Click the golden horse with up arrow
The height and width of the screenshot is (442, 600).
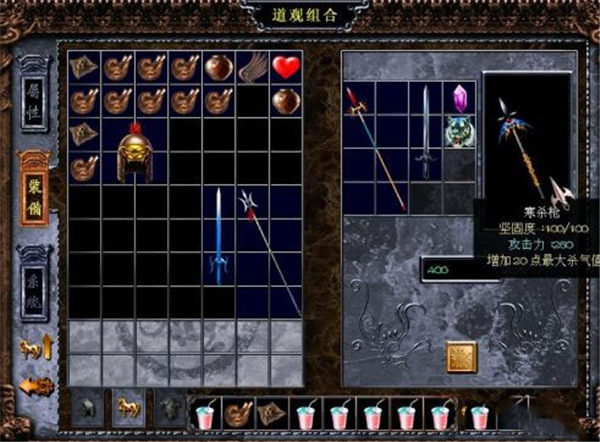pyautogui.click(x=35, y=348)
